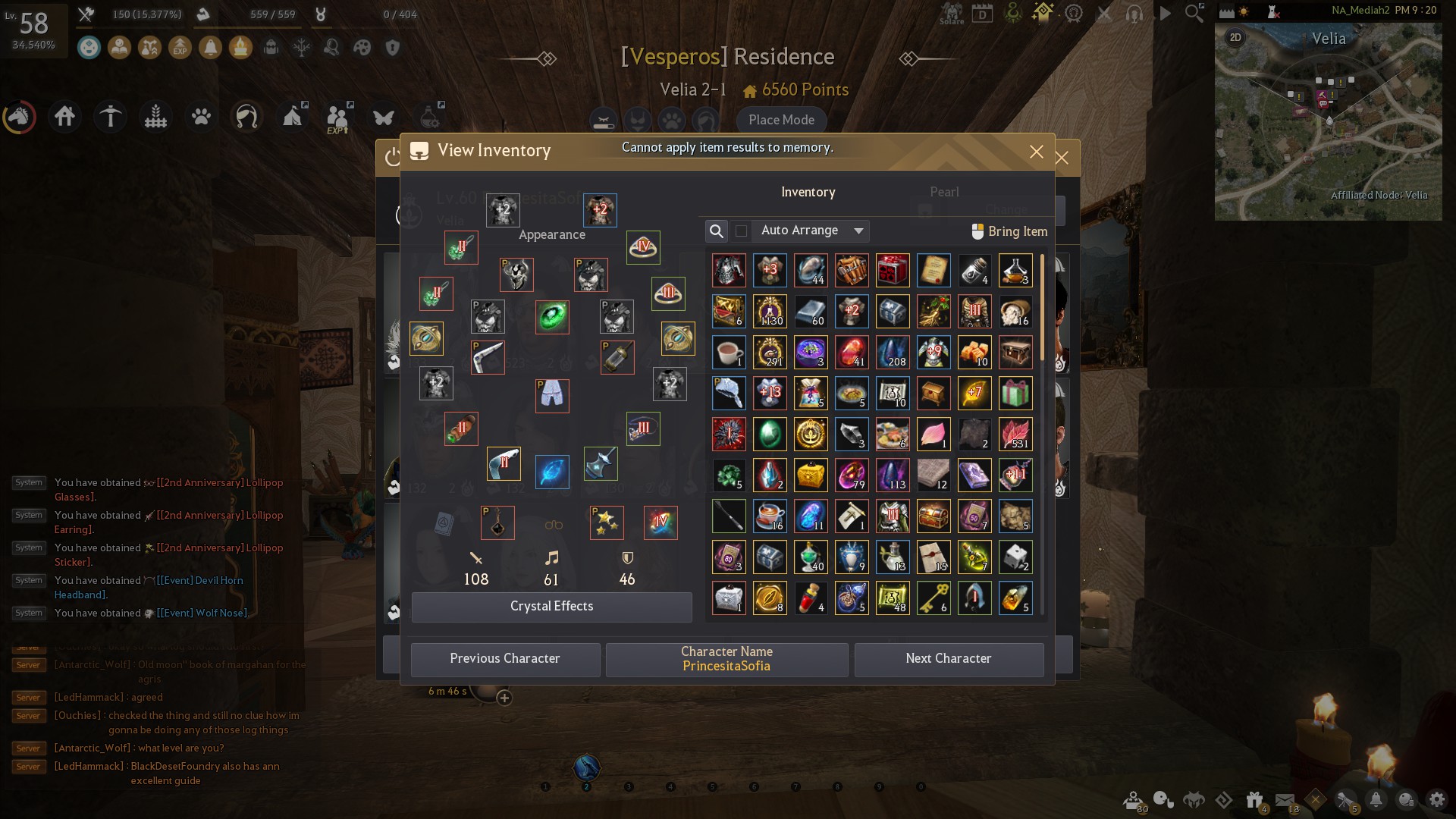
Task: Open the settings gear at bottom right
Action: coord(1437,800)
